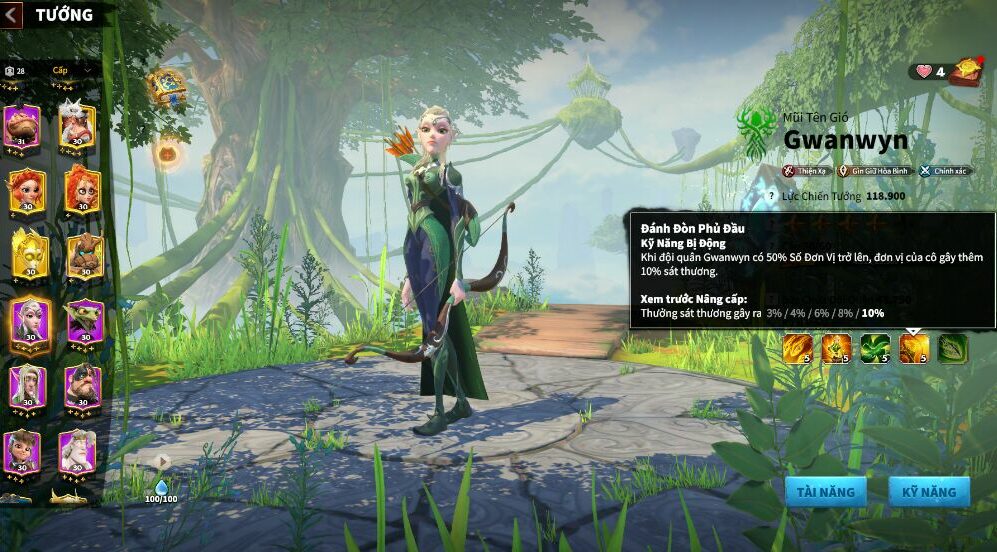
Task: Open the Kỹ Năng skills page
Action: tap(929, 491)
